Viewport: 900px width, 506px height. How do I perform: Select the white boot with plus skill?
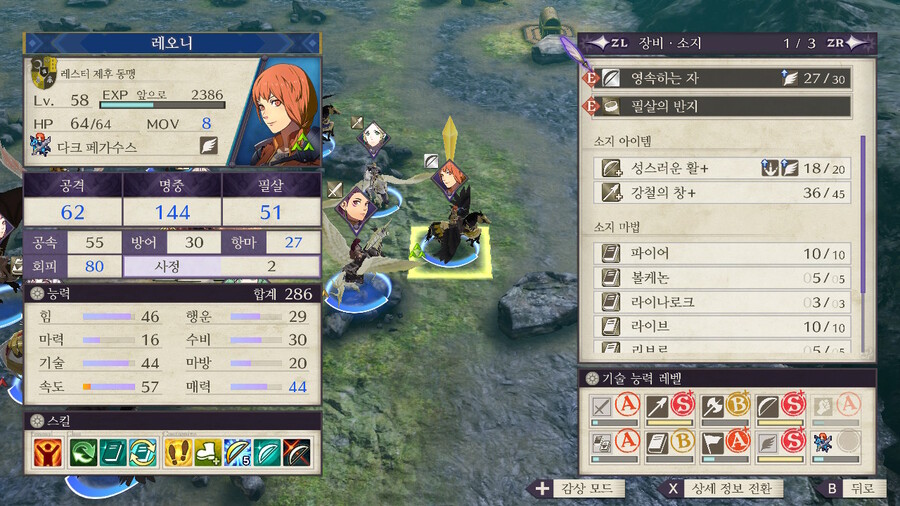point(208,452)
